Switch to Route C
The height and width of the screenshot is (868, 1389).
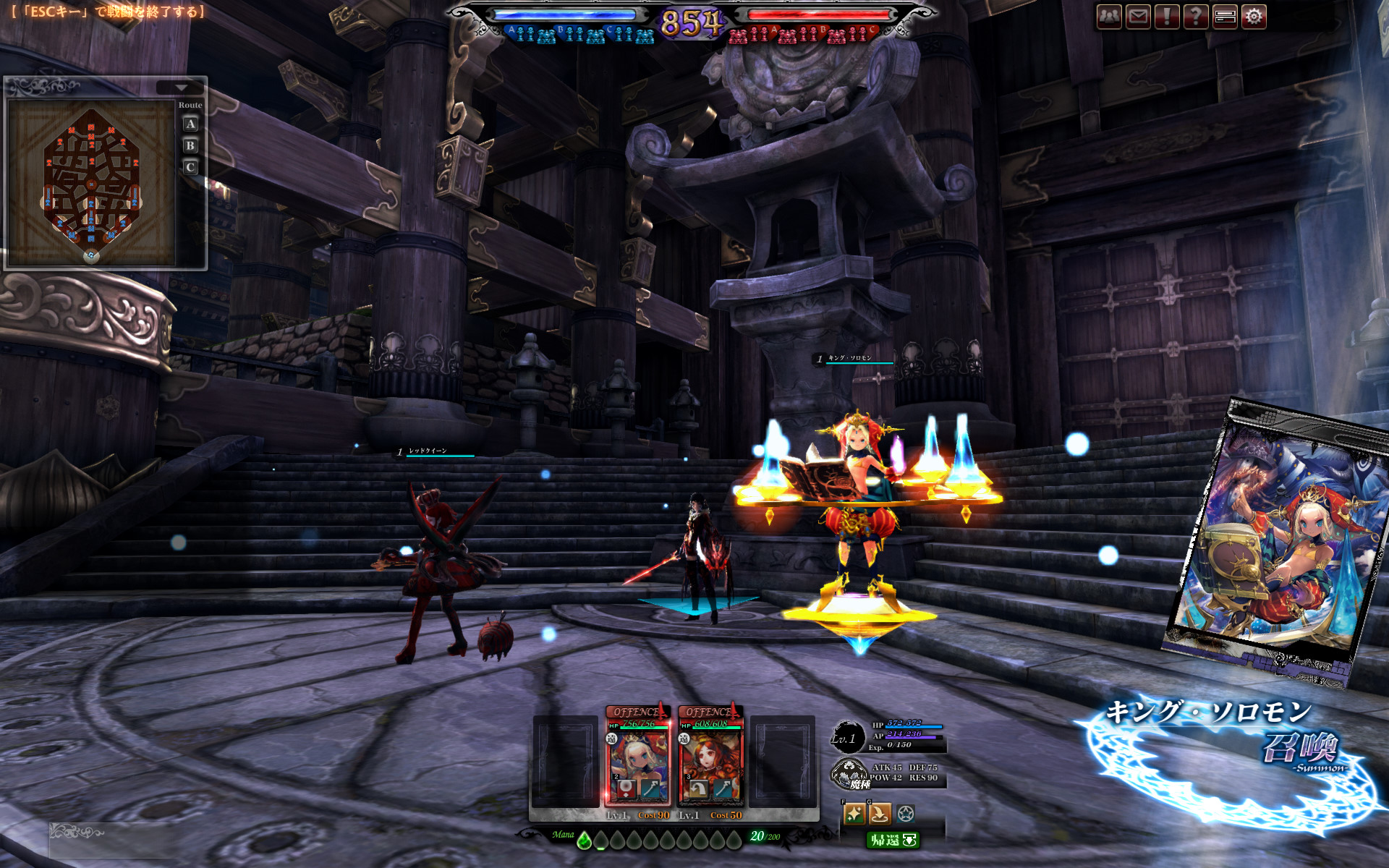(190, 168)
